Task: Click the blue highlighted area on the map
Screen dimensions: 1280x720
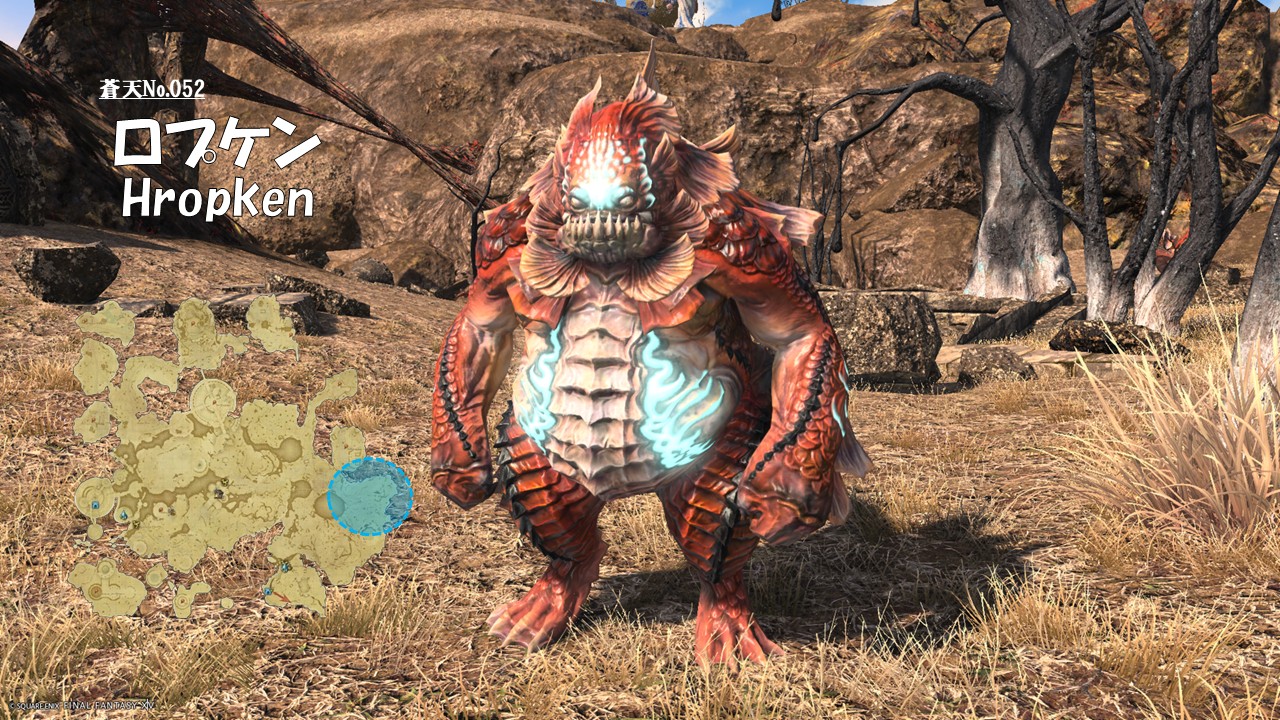Action: 370,496
